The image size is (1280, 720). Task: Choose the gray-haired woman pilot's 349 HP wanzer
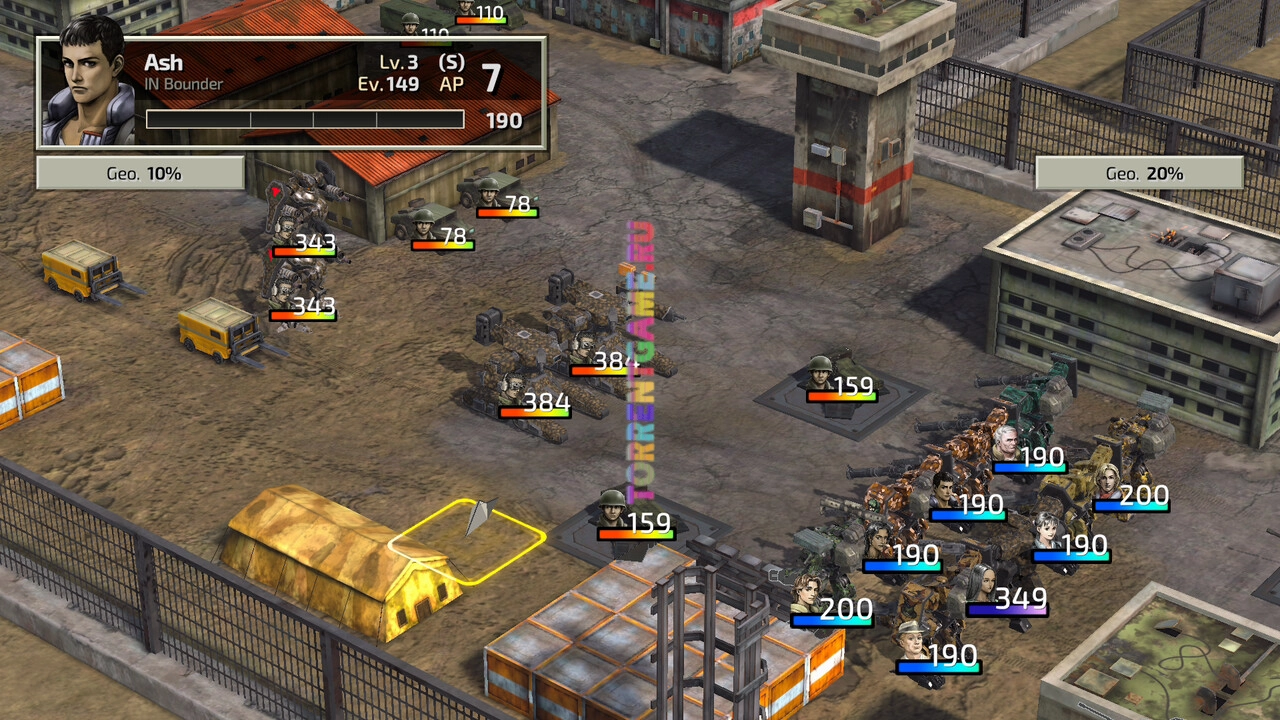[981, 584]
